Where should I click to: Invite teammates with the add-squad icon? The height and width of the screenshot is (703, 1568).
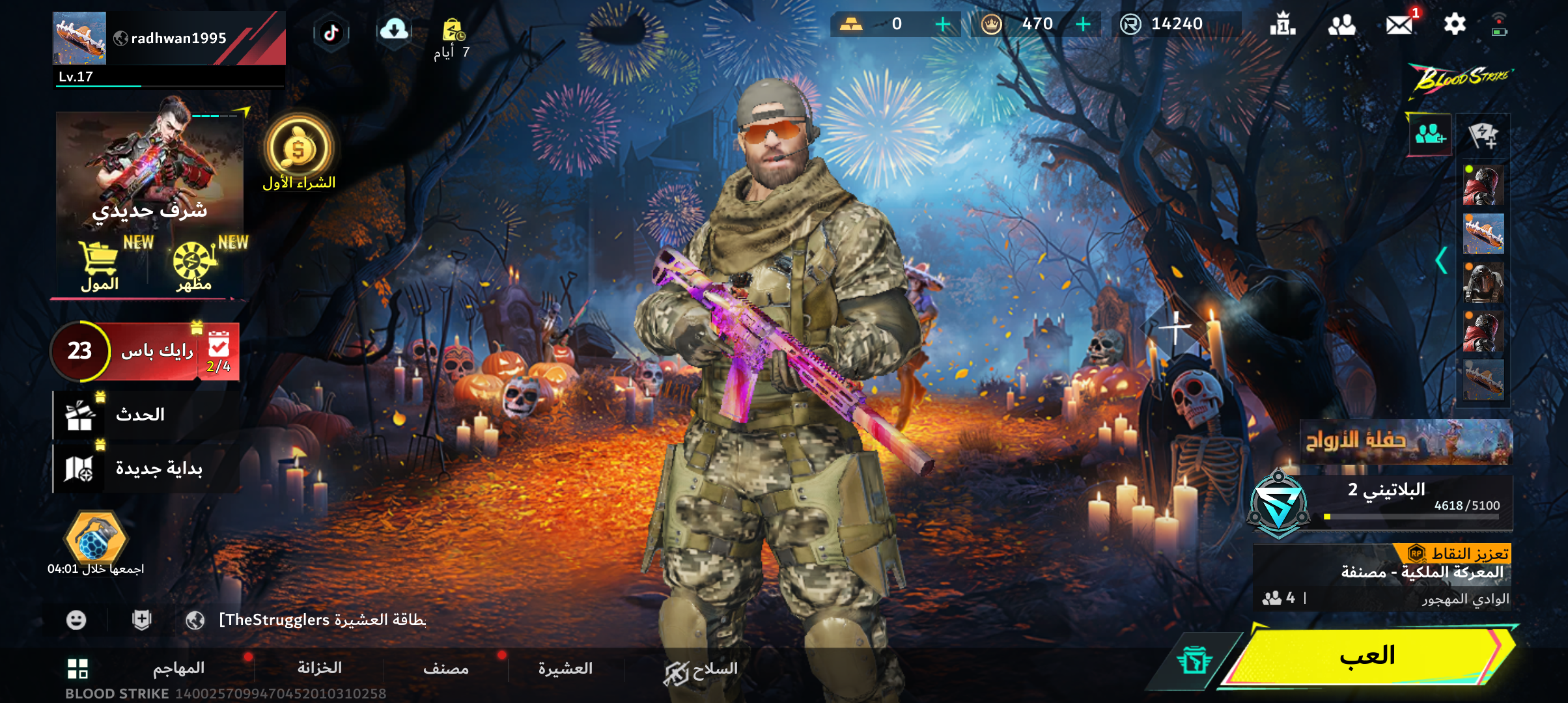coord(1430,135)
